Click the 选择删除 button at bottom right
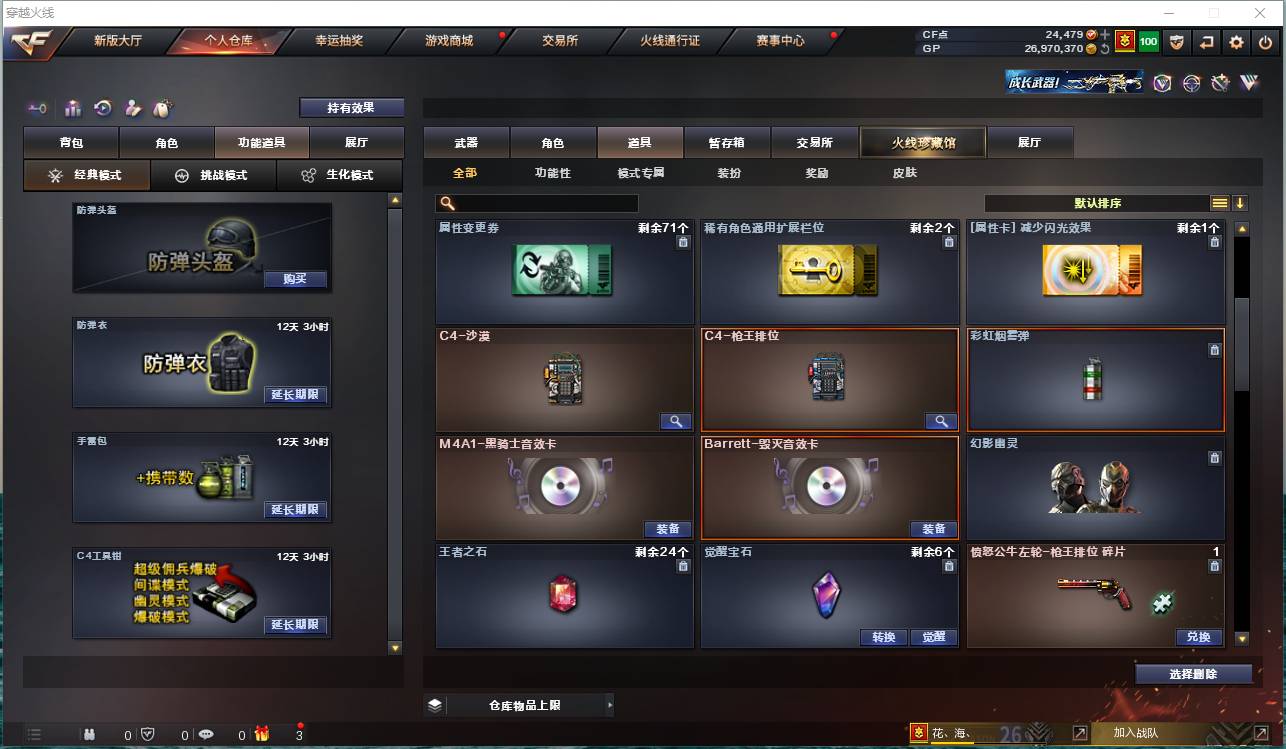Viewport: 1286px width, 749px height. tap(1193, 674)
